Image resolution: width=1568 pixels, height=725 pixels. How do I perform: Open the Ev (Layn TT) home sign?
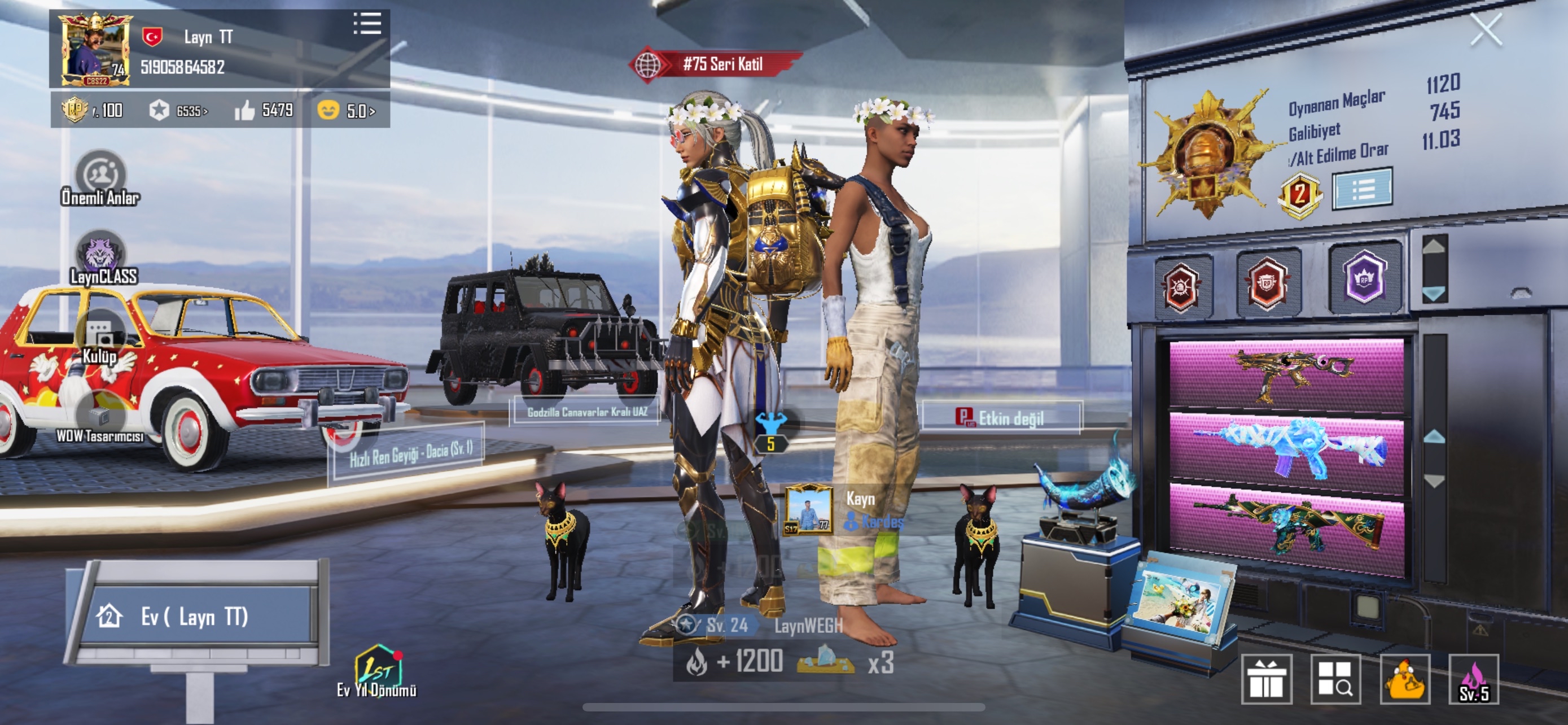pos(195,617)
